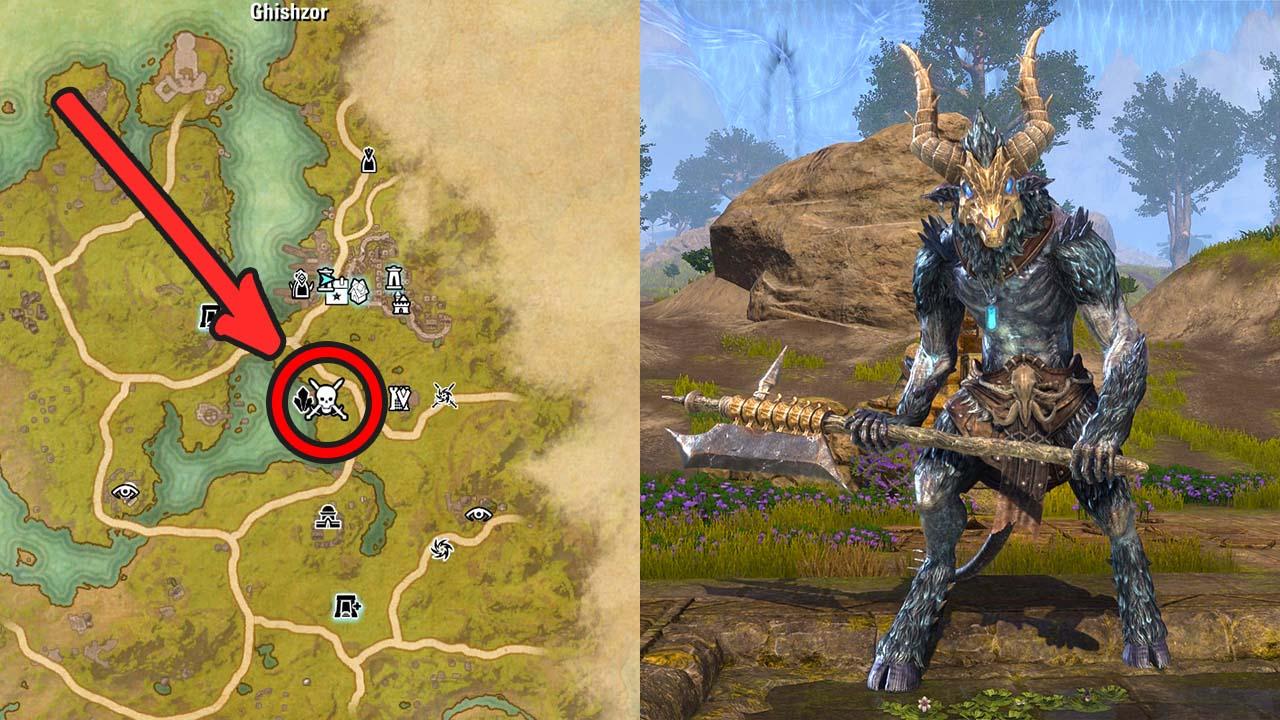The image size is (1280, 720).
Task: Open the striped XV tent icon beside the circle
Action: (399, 396)
